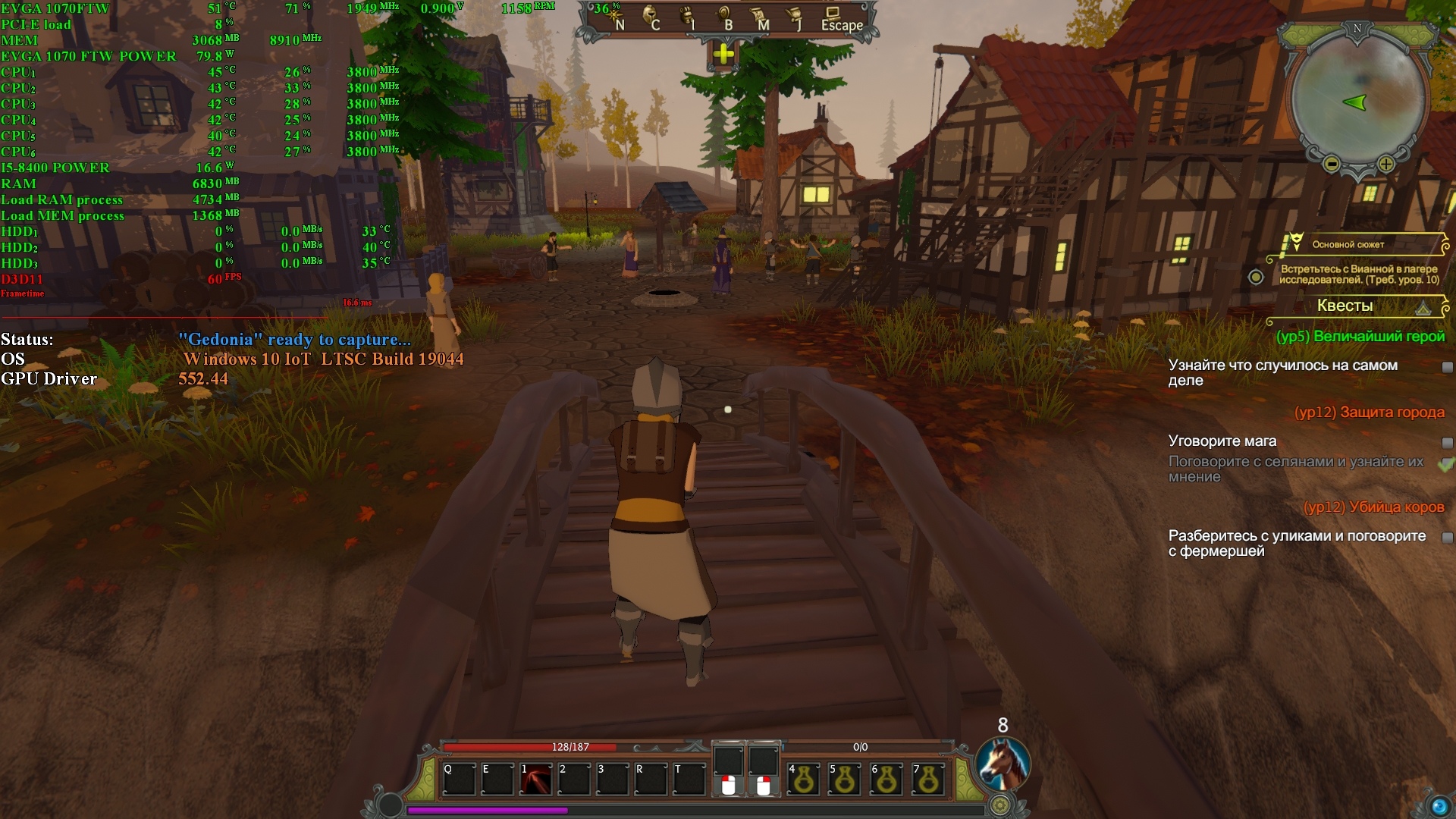Collapse the Квесты quest list
This screenshot has height=819, width=1456.
[x=1423, y=307]
